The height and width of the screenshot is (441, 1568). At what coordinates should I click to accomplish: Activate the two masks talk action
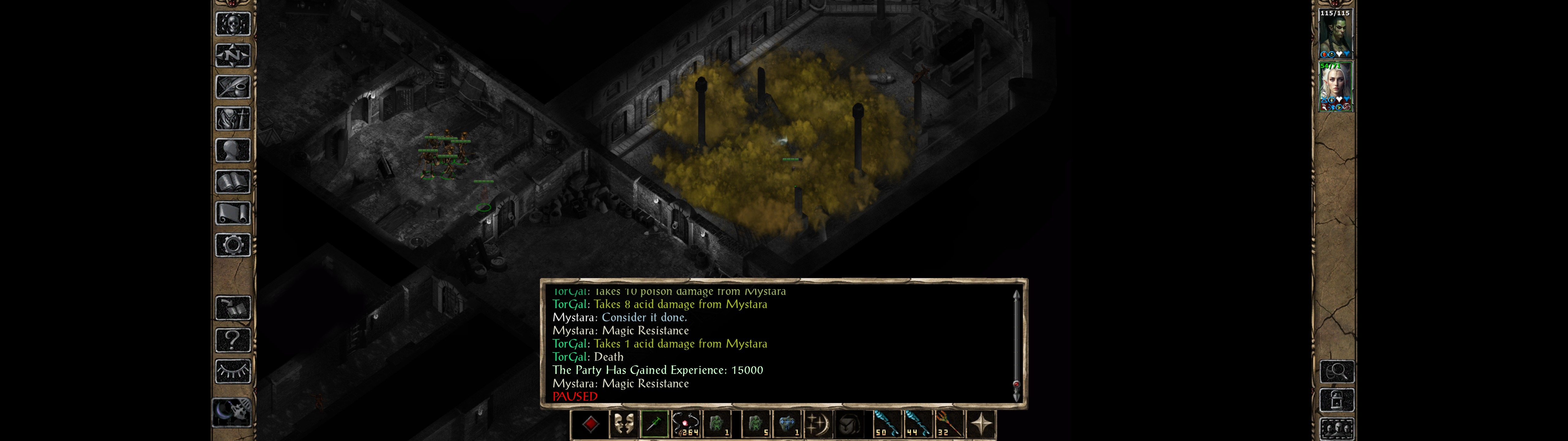tap(623, 424)
